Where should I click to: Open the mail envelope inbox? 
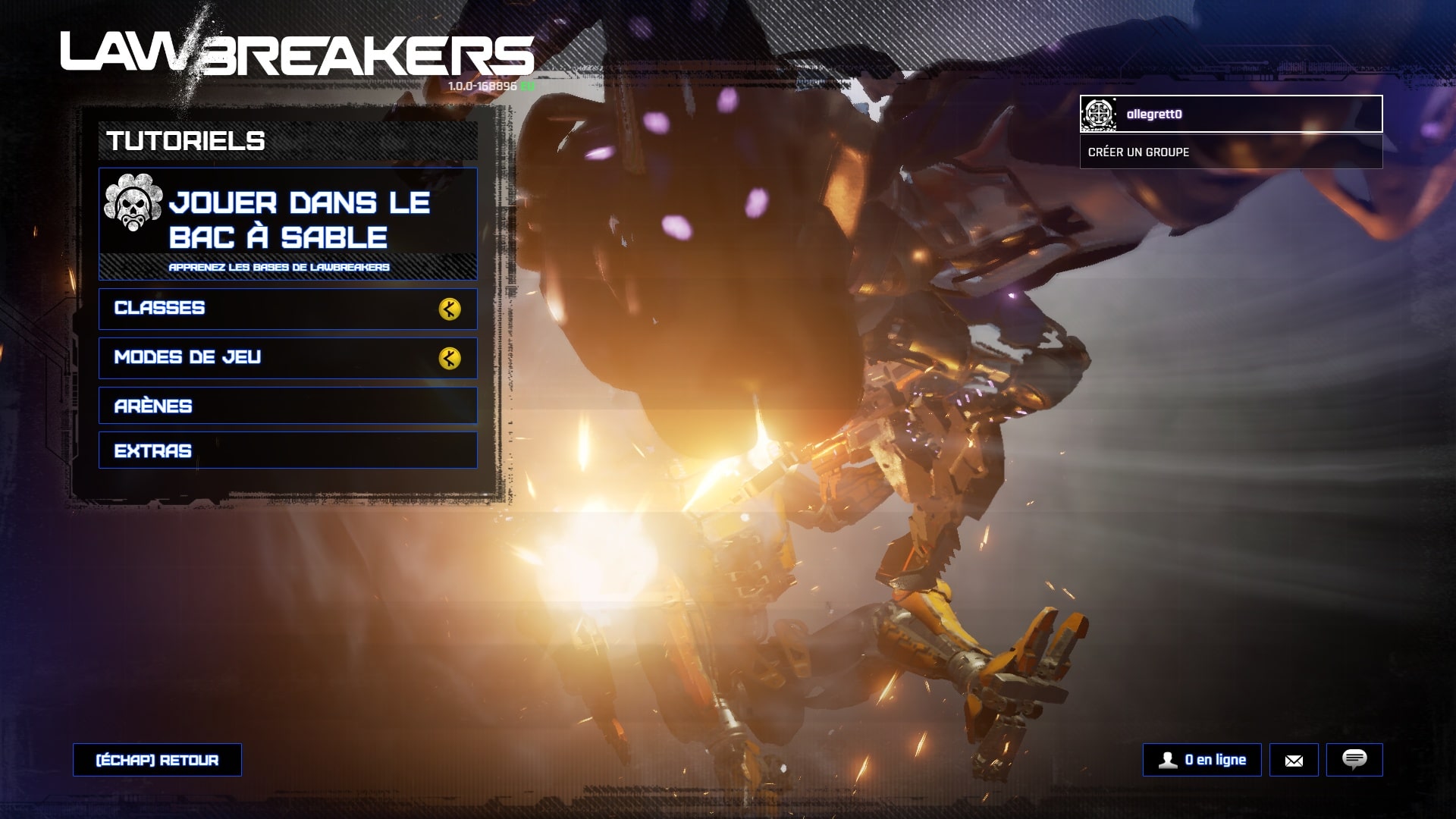point(1294,760)
